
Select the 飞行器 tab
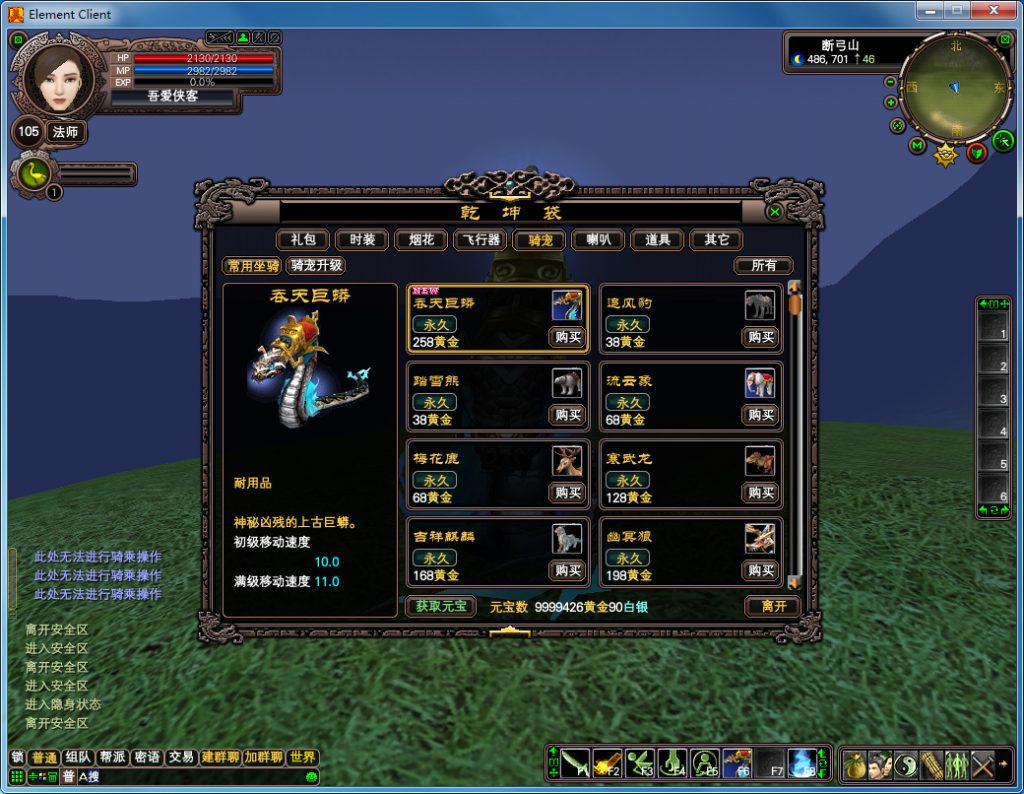click(480, 240)
